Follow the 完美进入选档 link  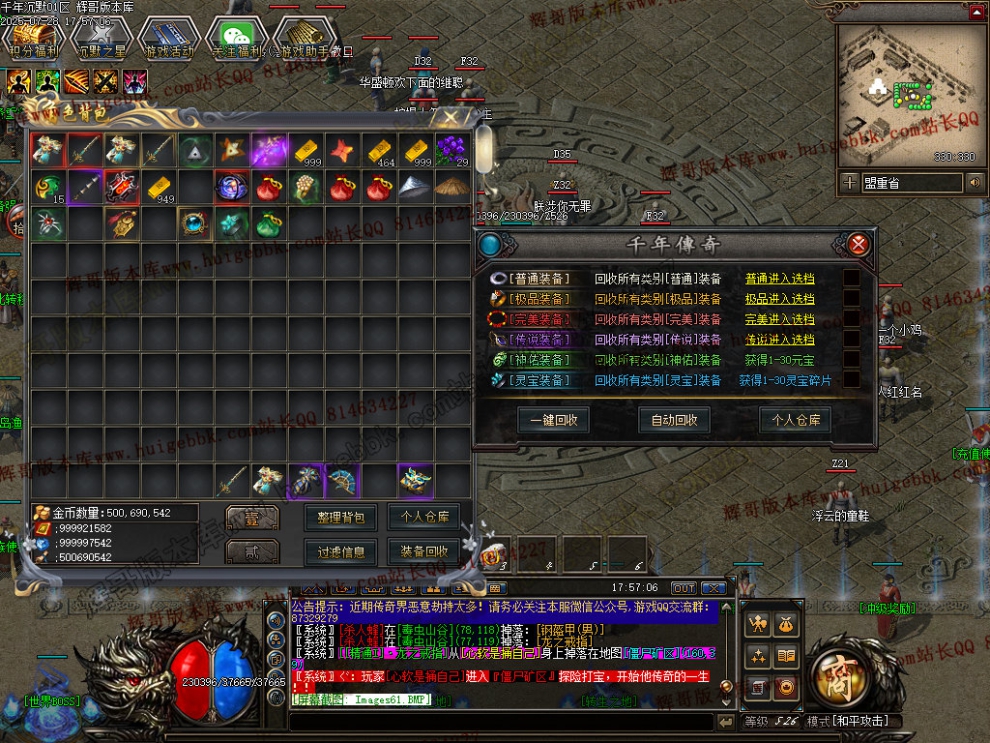point(779,319)
